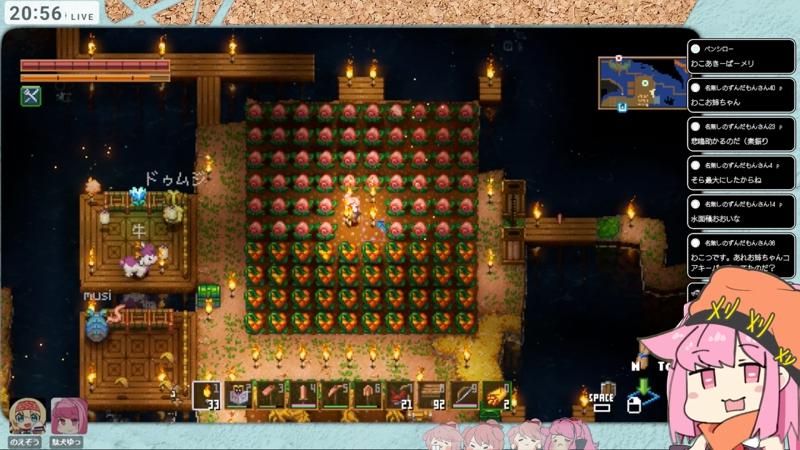Select the open book hotbar slot

pyautogui.click(x=240, y=395)
